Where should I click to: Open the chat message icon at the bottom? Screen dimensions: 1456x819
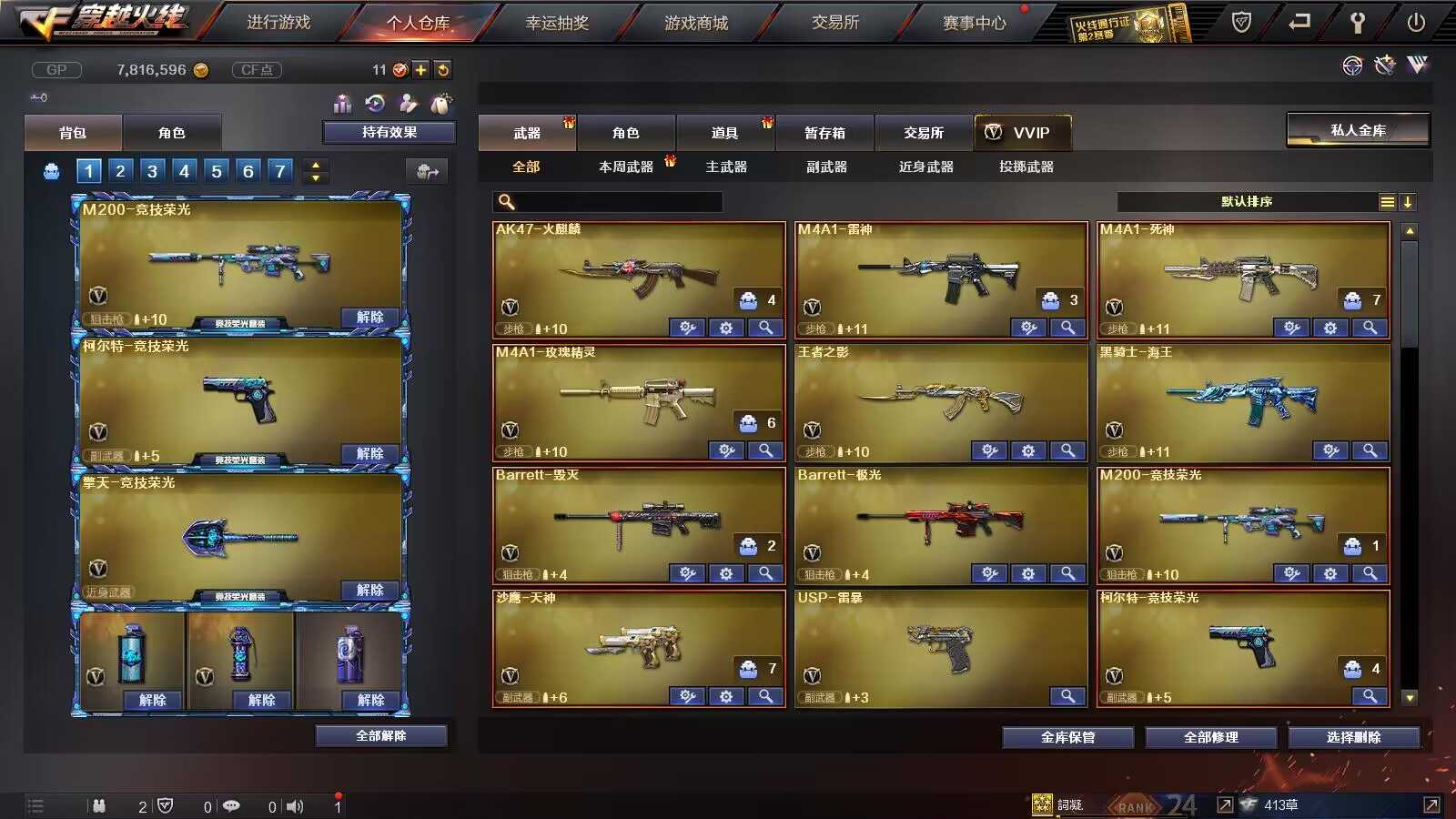pos(231,805)
